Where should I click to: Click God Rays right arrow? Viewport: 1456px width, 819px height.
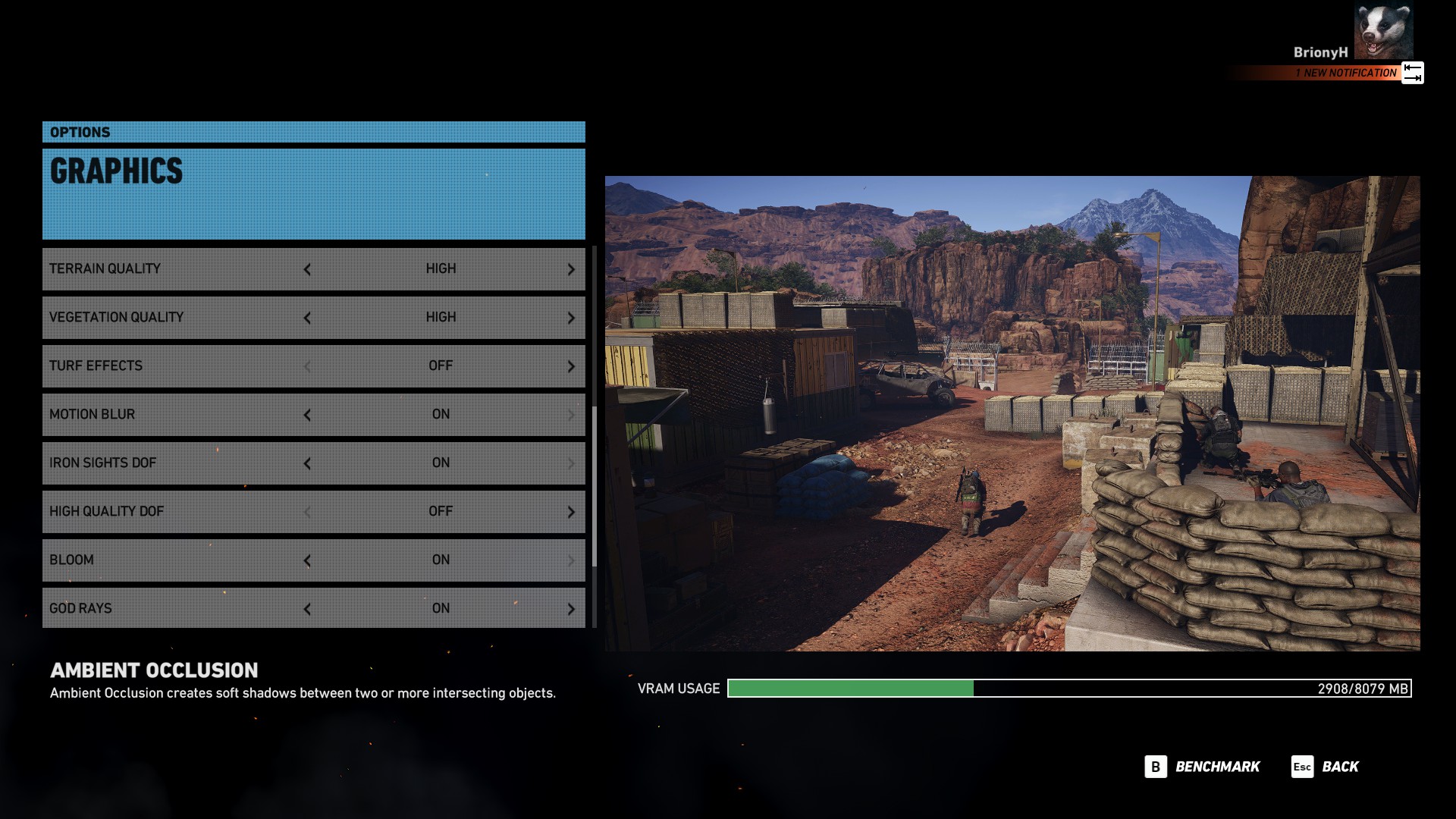(x=571, y=609)
